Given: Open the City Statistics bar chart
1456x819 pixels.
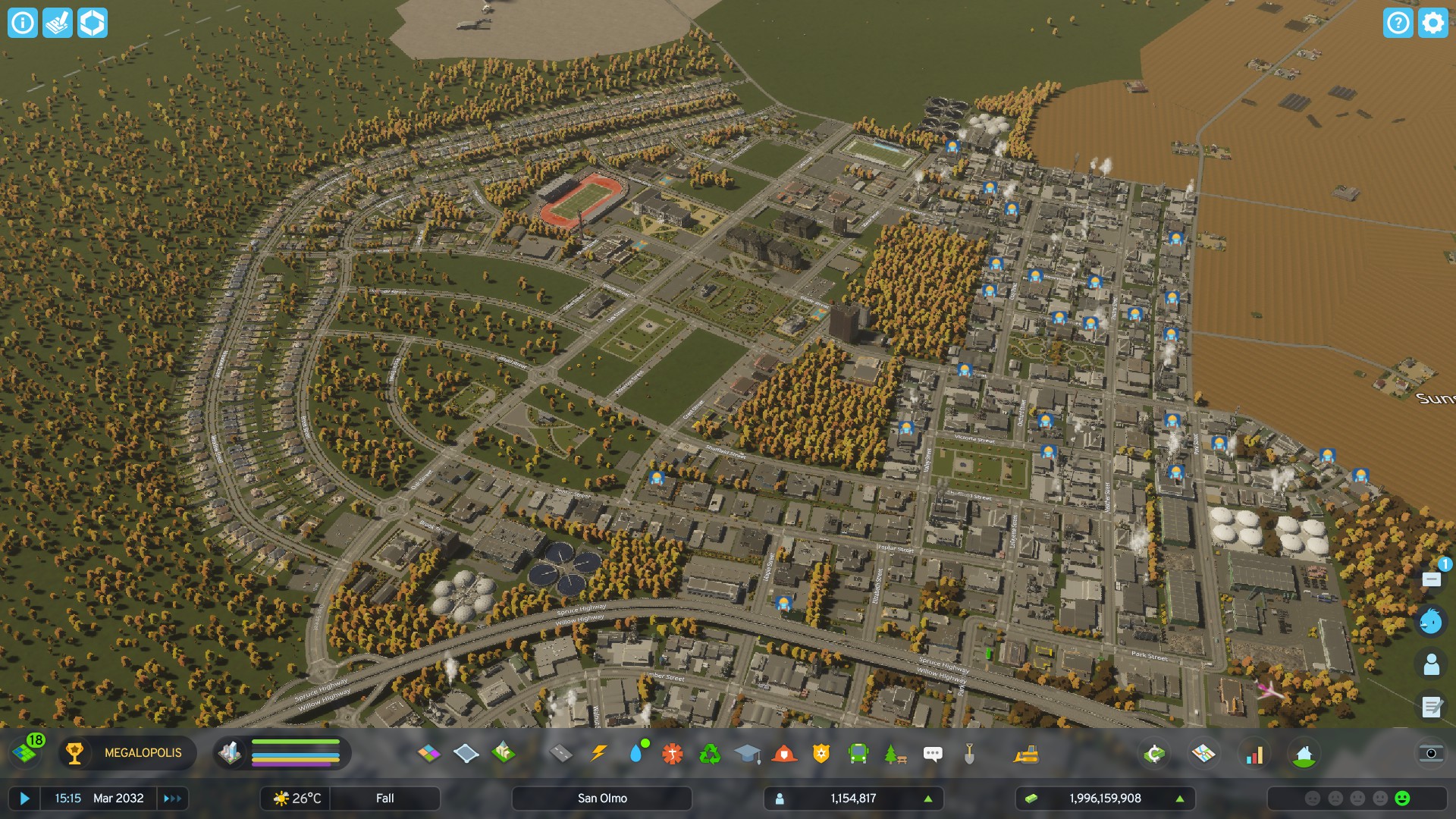Looking at the screenshot, I should [1253, 754].
